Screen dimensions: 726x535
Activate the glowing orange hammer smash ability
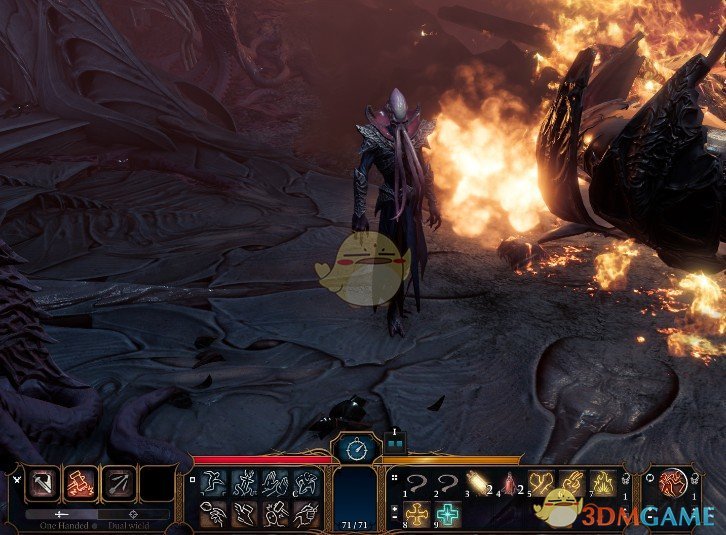pyautogui.click(x=81, y=485)
